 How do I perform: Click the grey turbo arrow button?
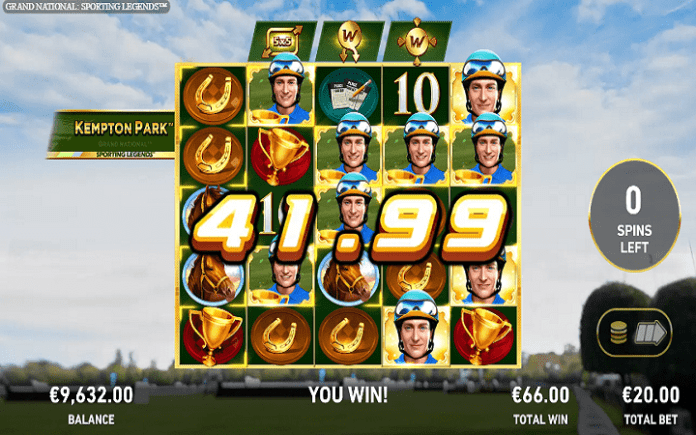[x=650, y=333]
